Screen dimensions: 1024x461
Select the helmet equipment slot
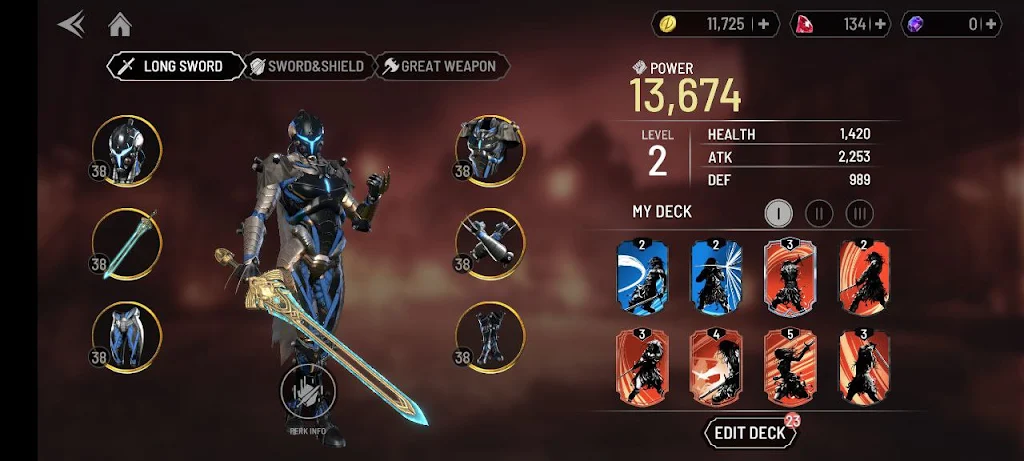click(x=127, y=151)
